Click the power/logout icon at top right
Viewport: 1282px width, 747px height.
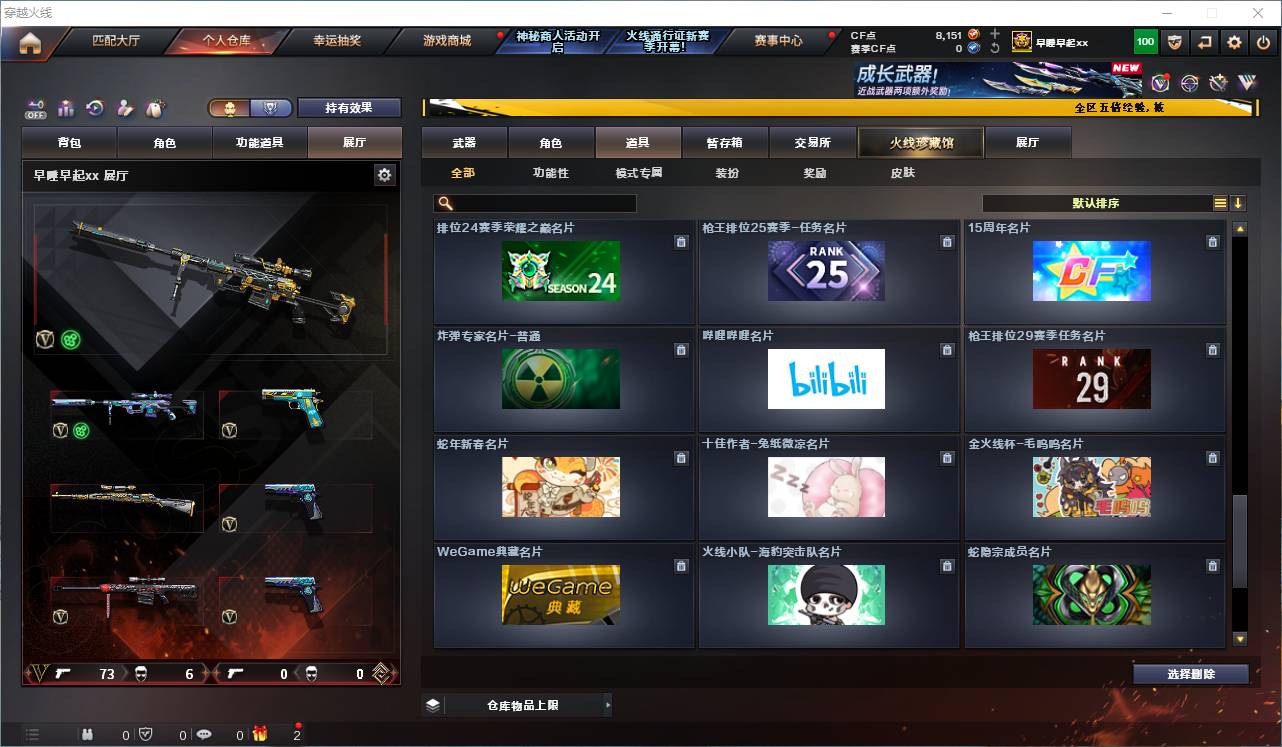(x=1262, y=41)
